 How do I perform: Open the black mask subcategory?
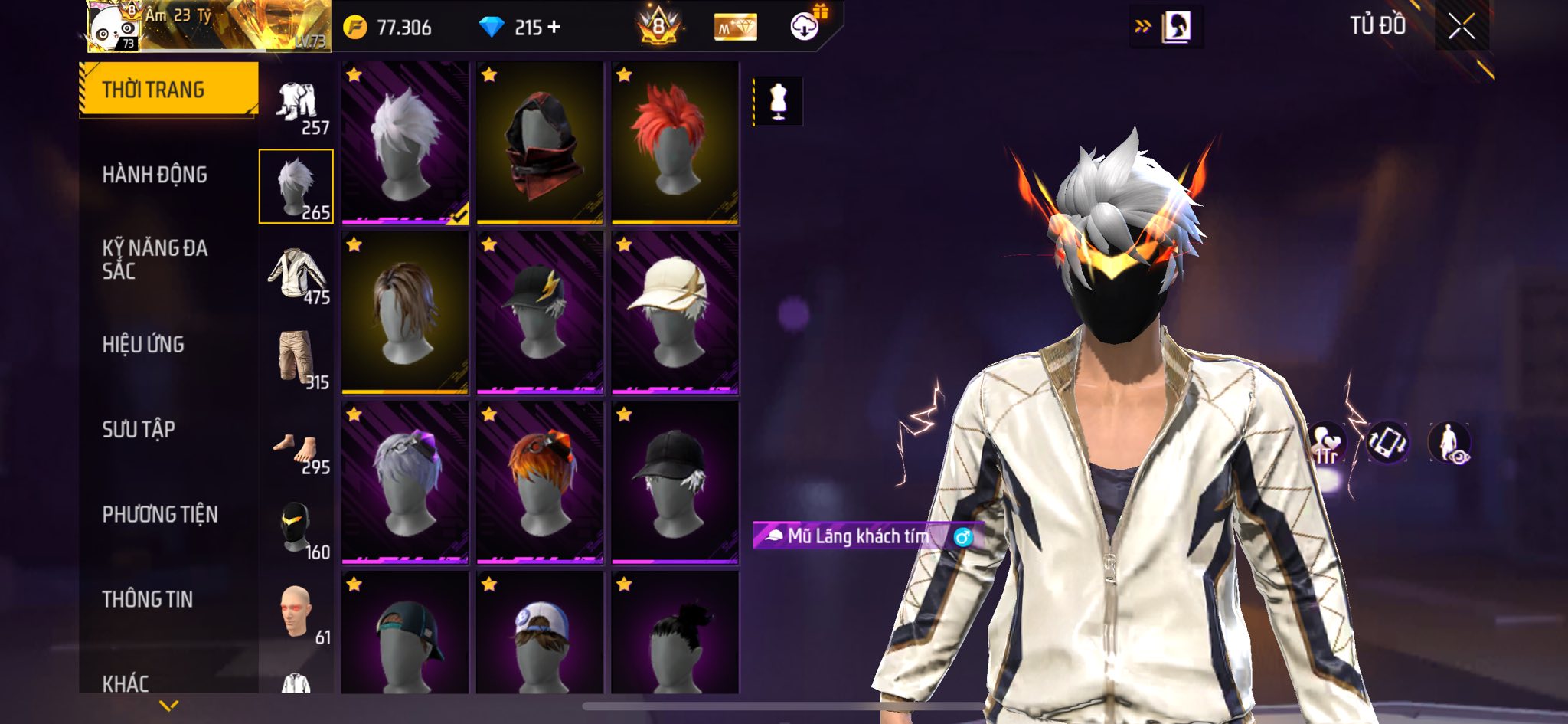pos(297,529)
